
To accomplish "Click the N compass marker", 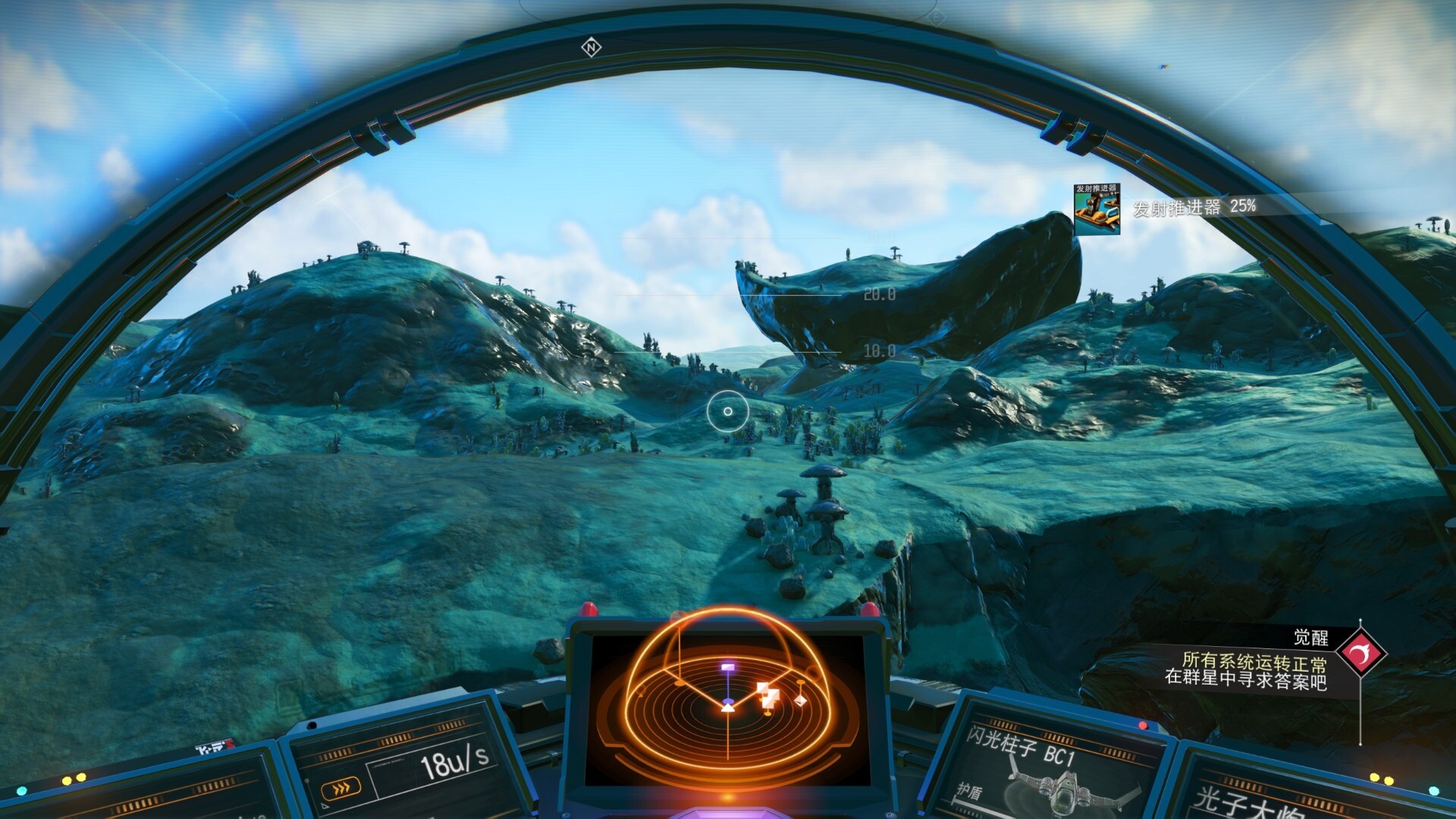I will [x=591, y=48].
